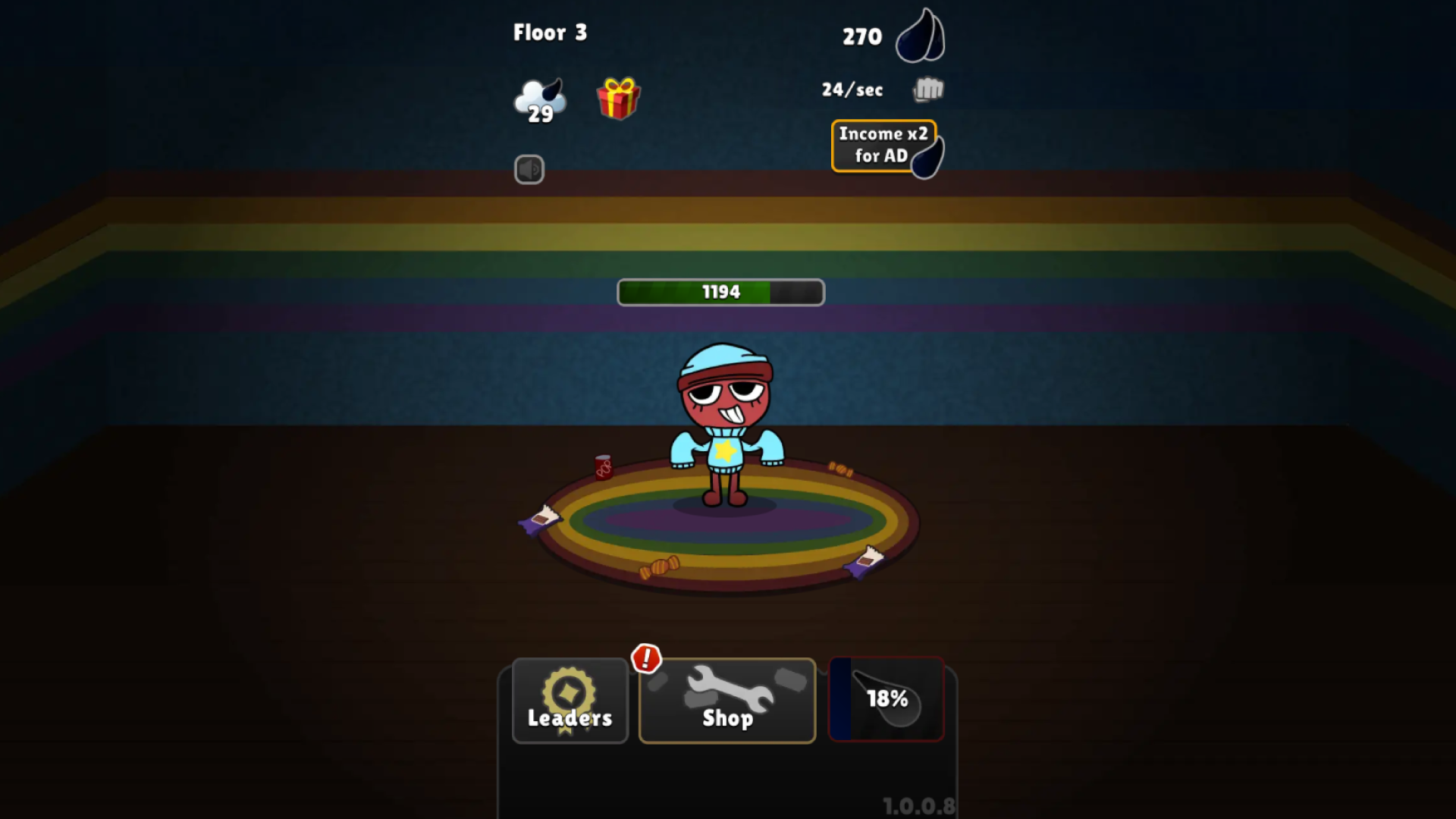Click the cloud storage icon showing 29
1456x819 pixels.
[x=538, y=99]
